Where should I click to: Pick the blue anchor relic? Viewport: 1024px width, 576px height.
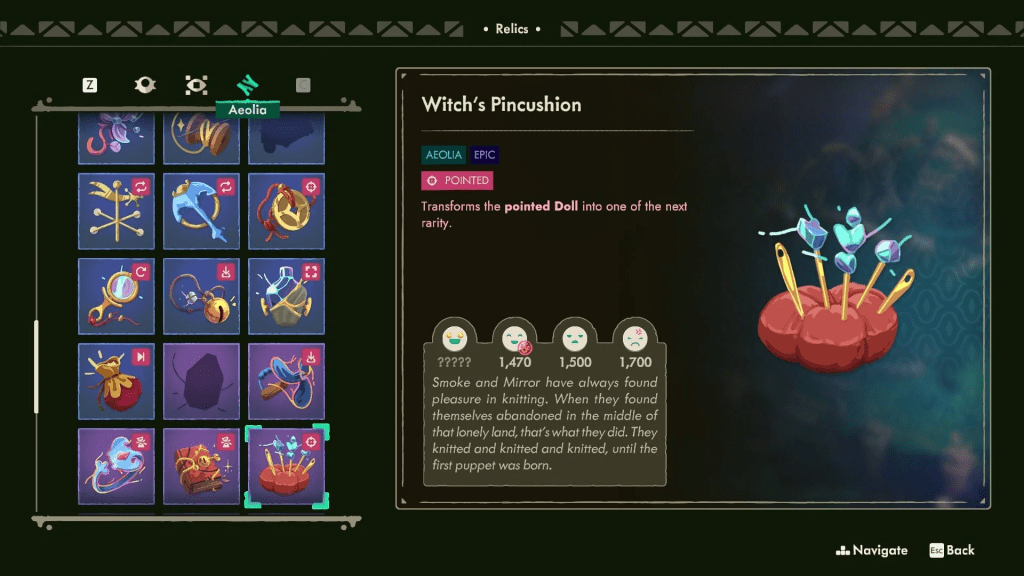pyautogui.click(x=202, y=211)
